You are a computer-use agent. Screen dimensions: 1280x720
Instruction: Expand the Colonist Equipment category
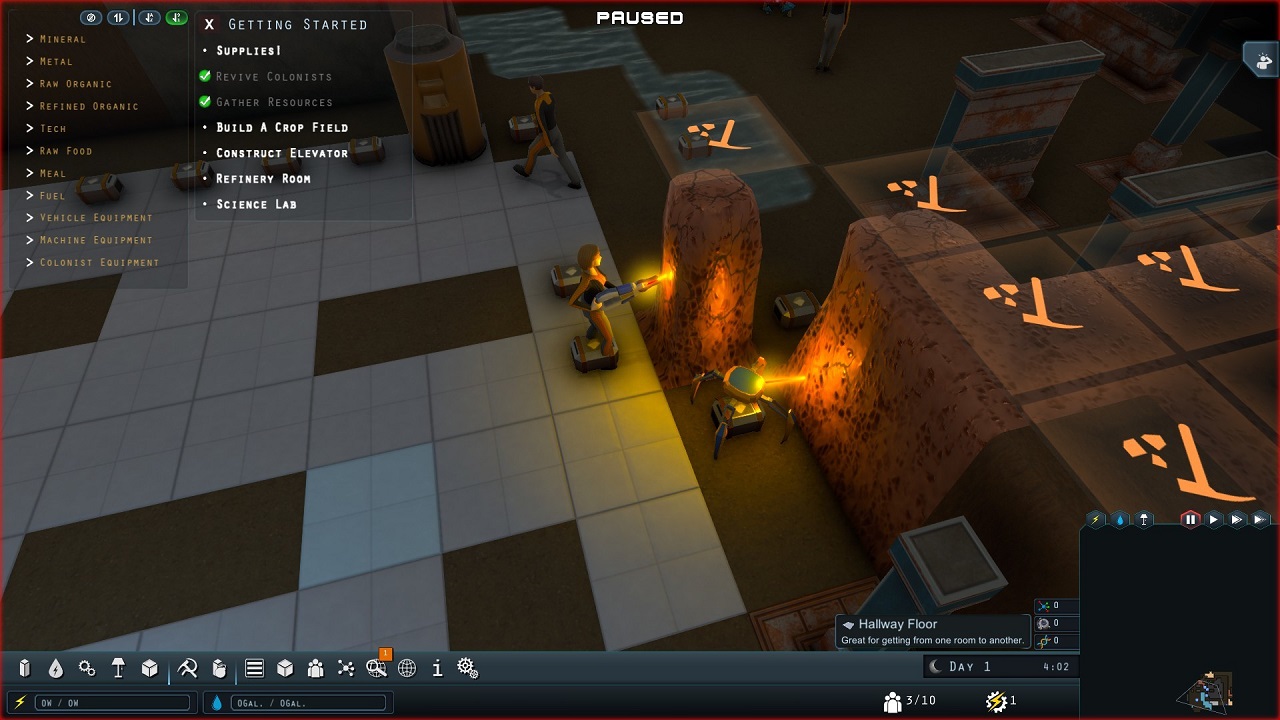tap(98, 263)
